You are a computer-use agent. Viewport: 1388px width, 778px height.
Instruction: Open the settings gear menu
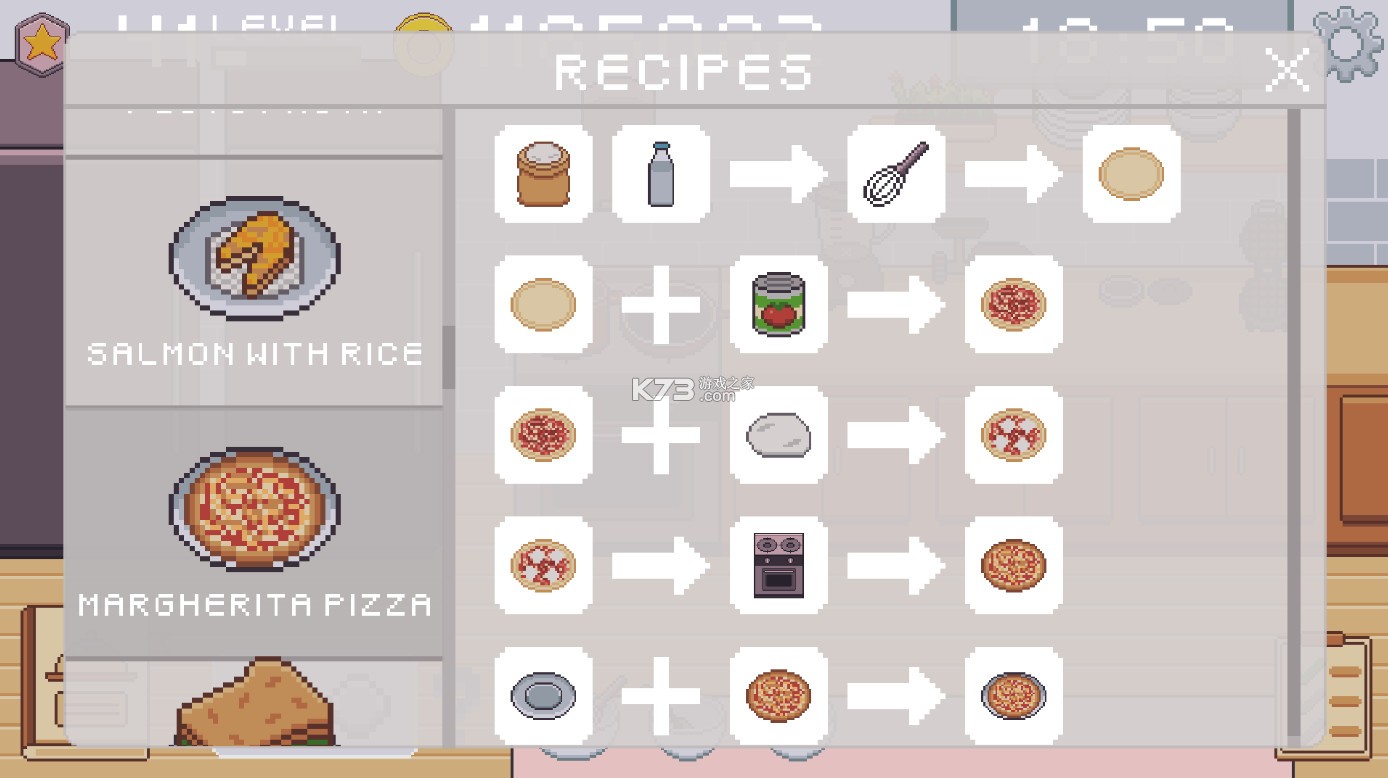(x=1349, y=40)
